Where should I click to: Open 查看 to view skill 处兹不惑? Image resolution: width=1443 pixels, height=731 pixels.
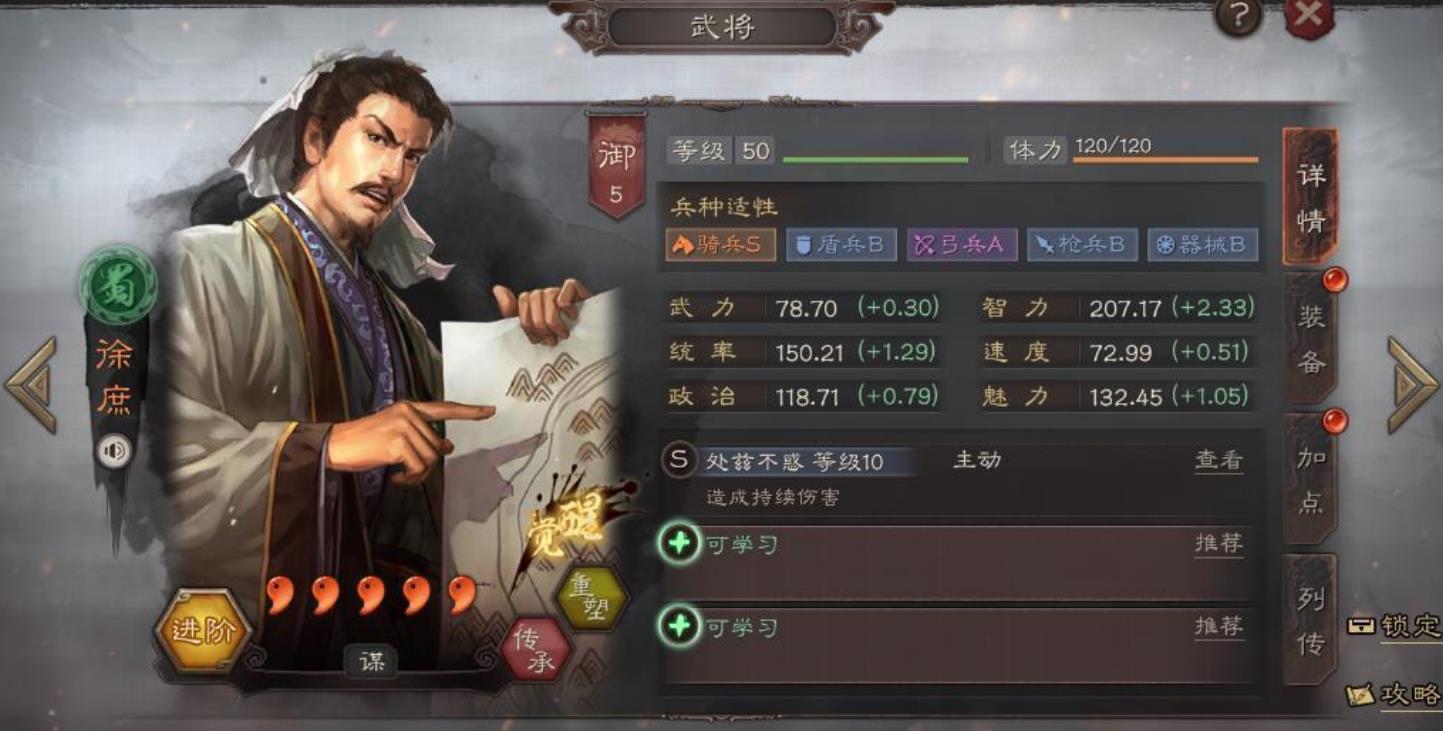pos(1219,459)
